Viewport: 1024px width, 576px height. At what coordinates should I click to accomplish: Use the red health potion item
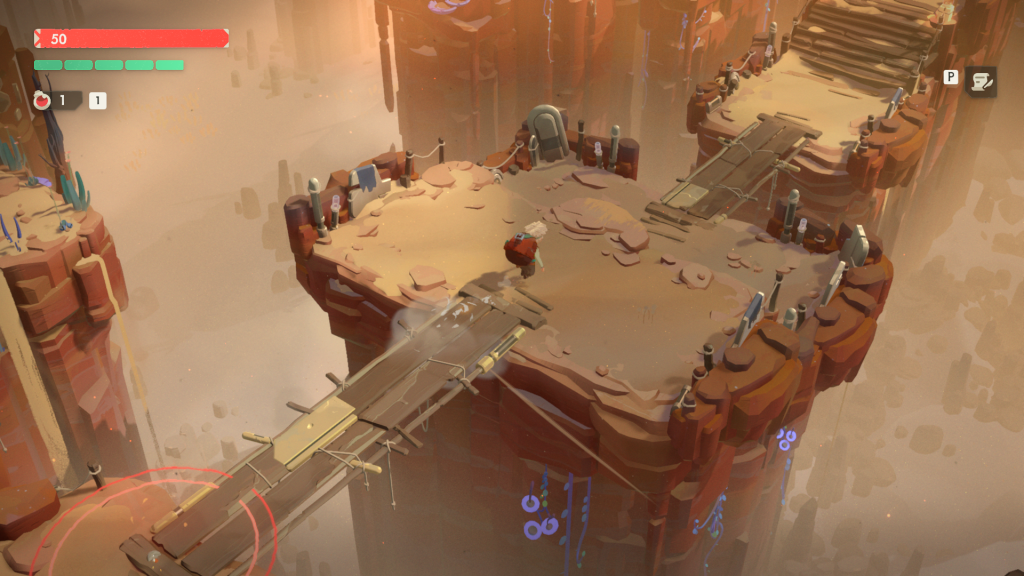click(x=43, y=100)
